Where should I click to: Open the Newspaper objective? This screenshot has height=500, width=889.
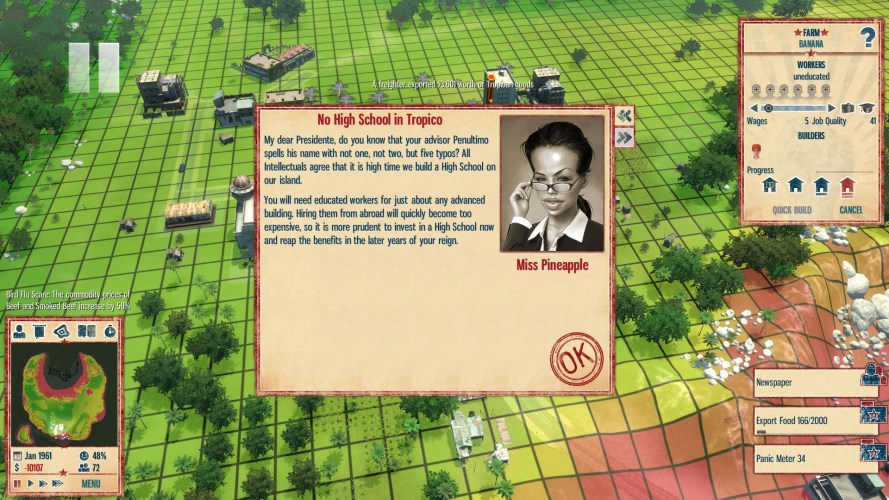coord(806,382)
